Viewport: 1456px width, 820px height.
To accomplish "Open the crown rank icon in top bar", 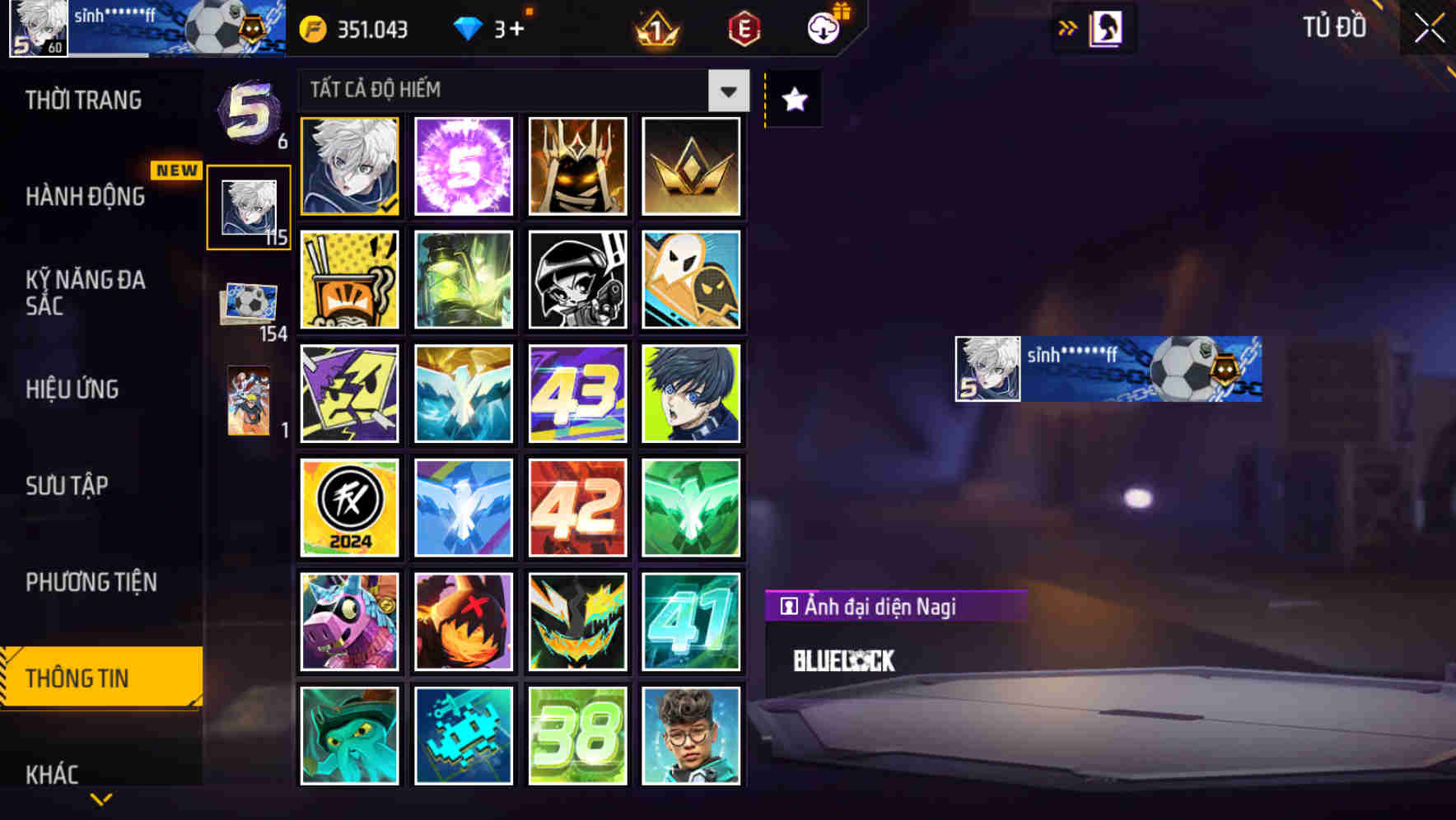I will (655, 29).
